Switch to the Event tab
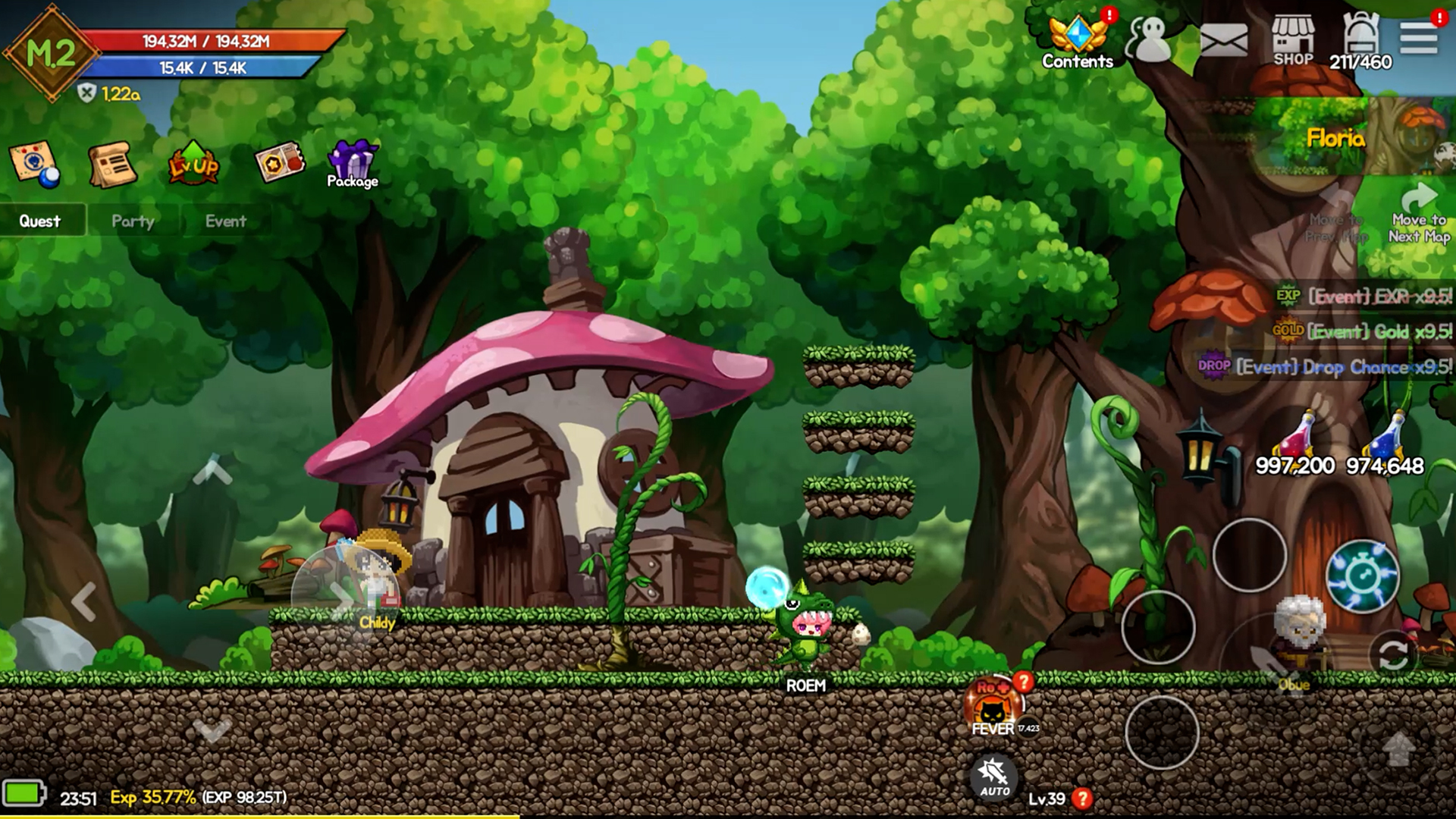The height and width of the screenshot is (819, 1456). 225,221
